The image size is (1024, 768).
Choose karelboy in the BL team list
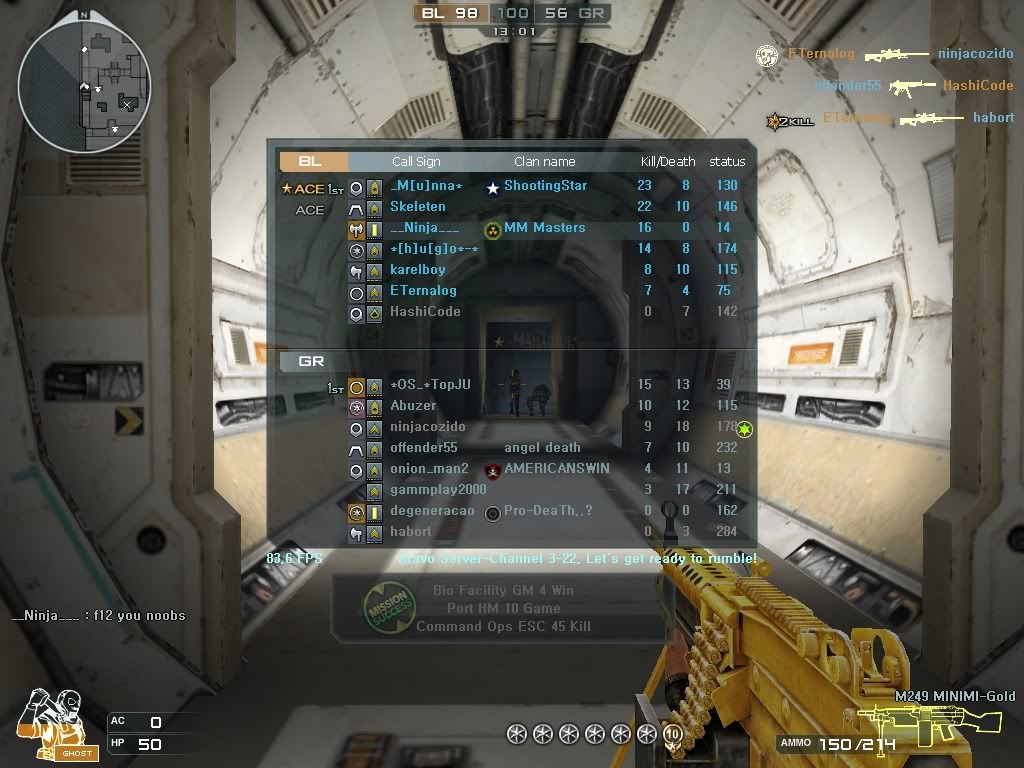418,269
